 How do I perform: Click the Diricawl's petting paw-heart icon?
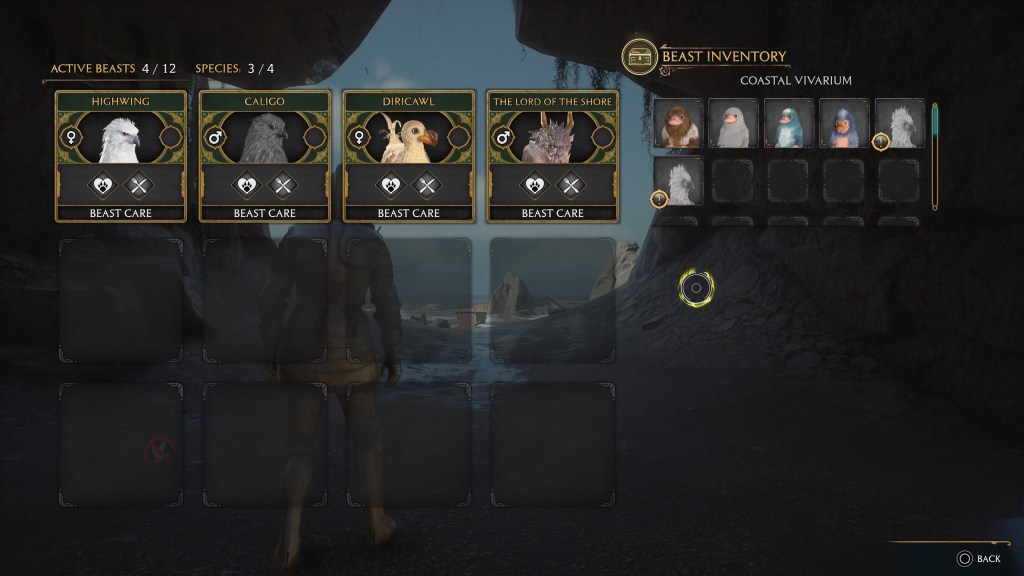393,184
